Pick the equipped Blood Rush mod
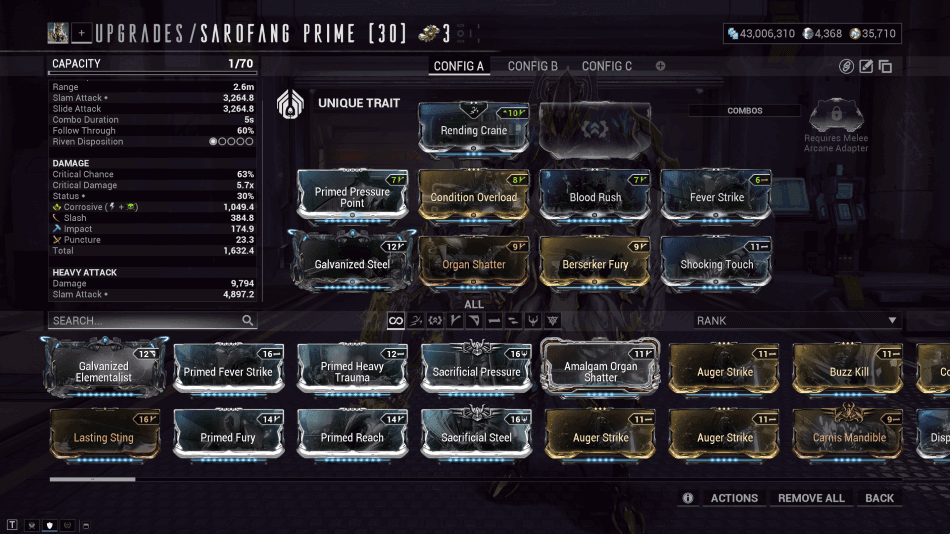The image size is (950, 534). pos(596,196)
